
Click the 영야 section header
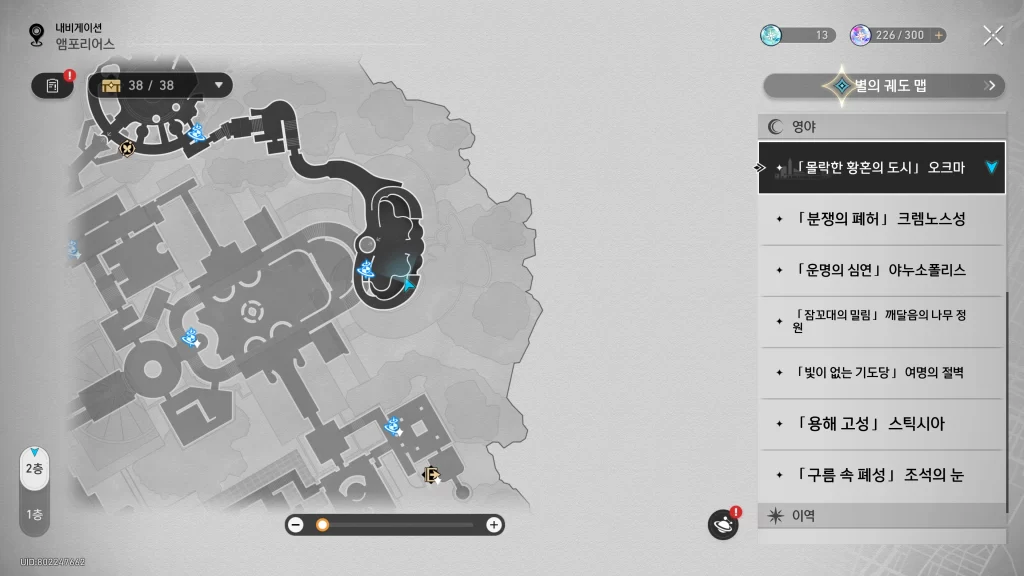[880, 127]
